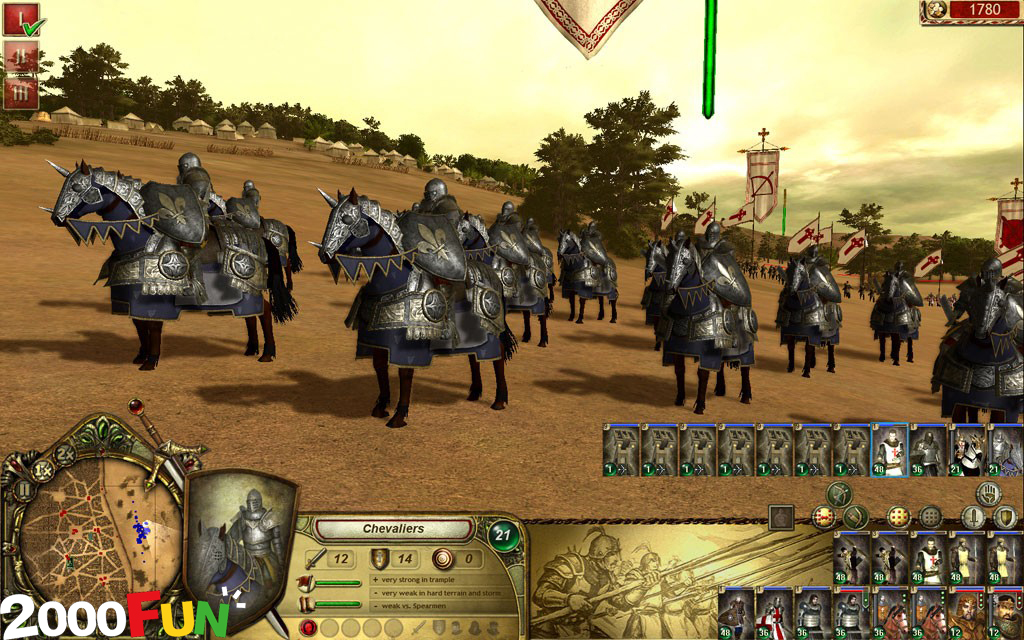The height and width of the screenshot is (640, 1024).
Task: Activate the raised hand halt command
Action: 990,492
